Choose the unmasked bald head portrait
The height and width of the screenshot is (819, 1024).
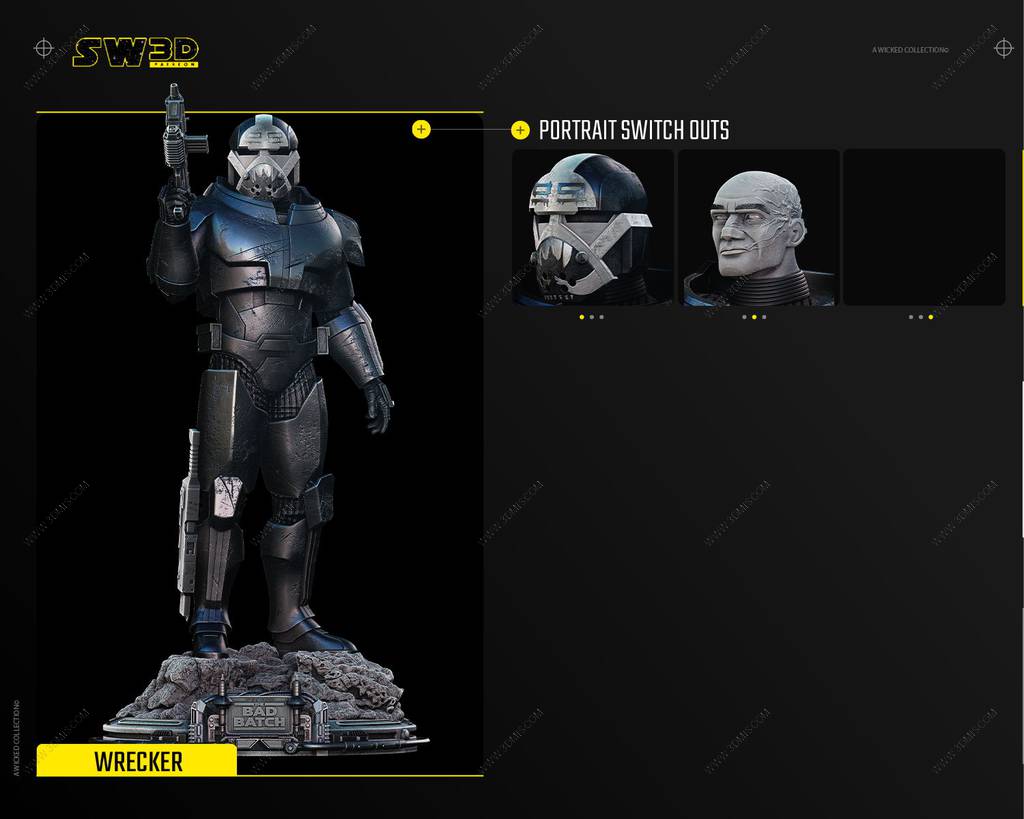click(758, 228)
